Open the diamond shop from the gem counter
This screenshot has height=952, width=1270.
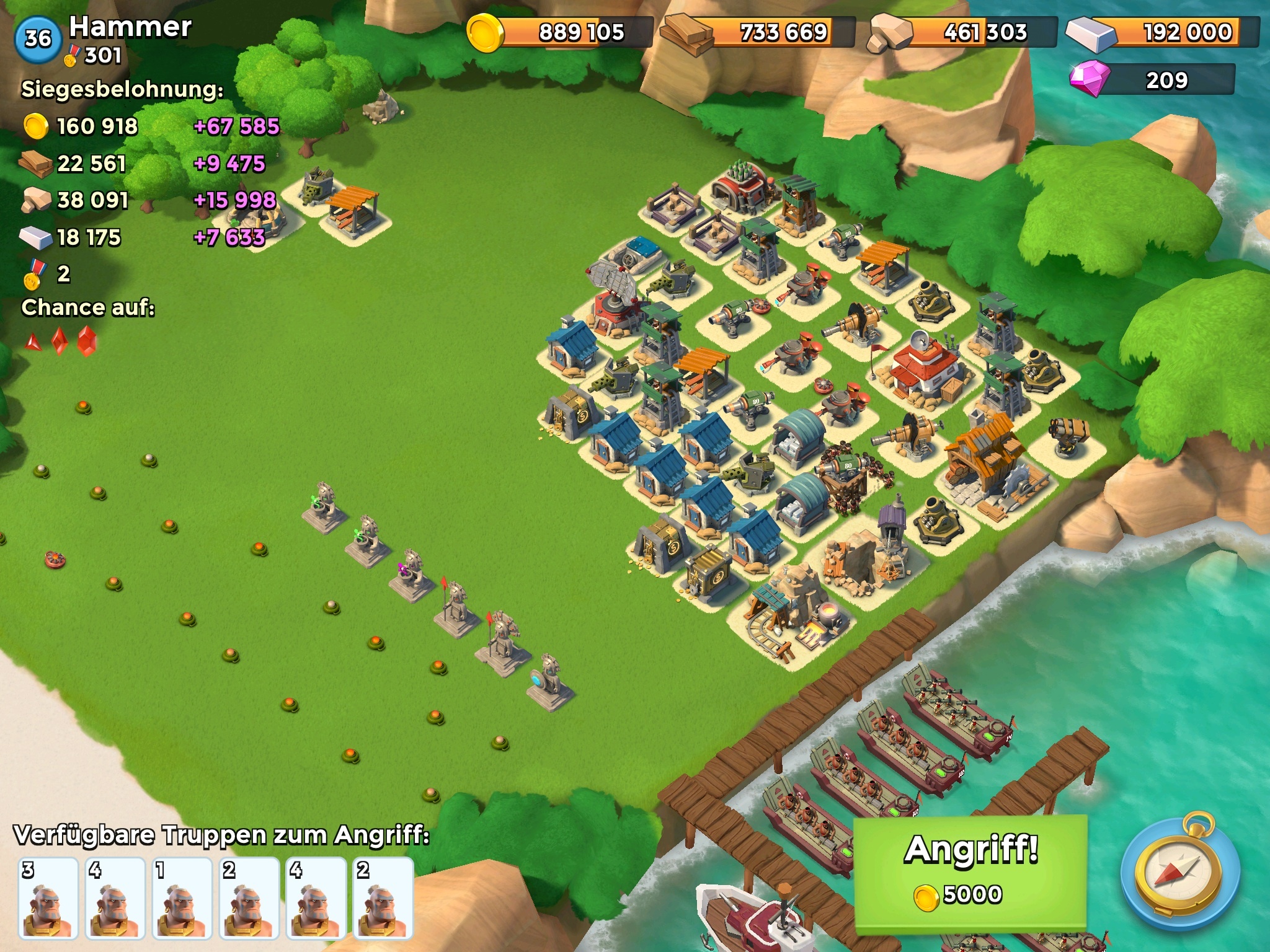(x=1152, y=81)
